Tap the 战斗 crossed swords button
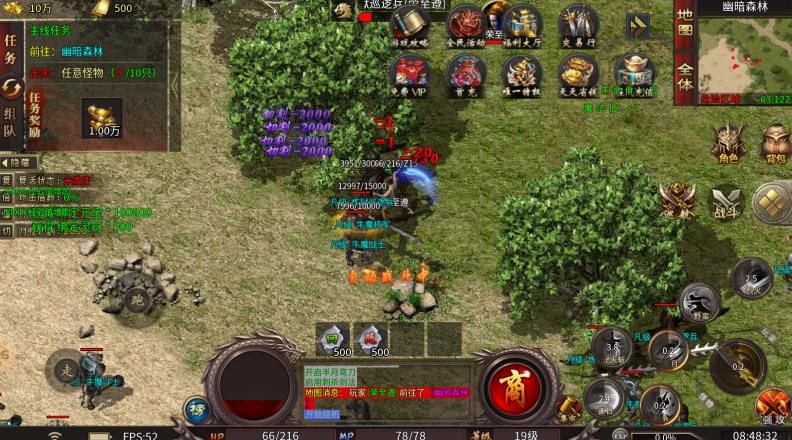 pyautogui.click(x=725, y=201)
